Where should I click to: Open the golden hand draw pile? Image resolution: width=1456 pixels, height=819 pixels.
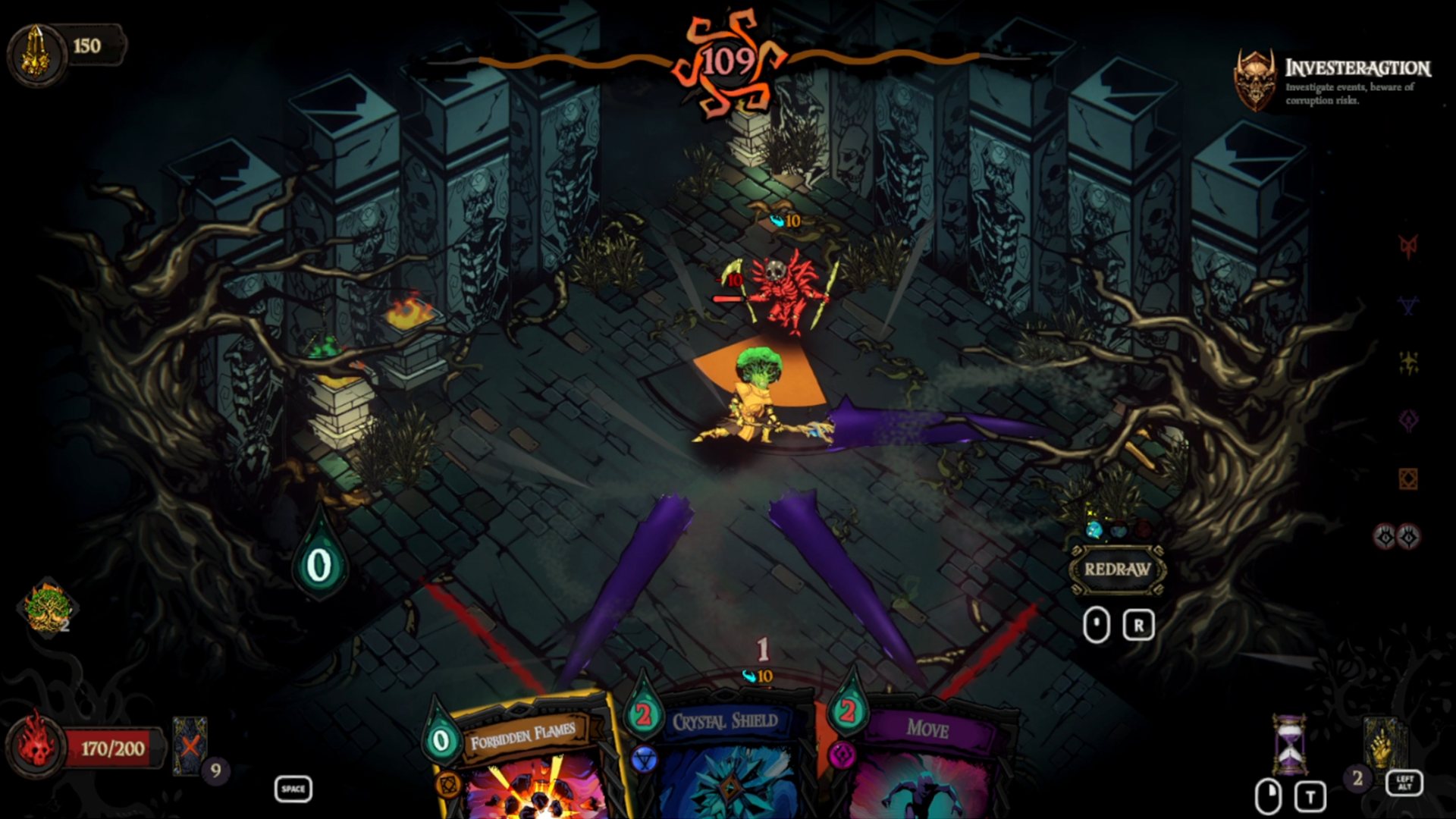[1381, 743]
